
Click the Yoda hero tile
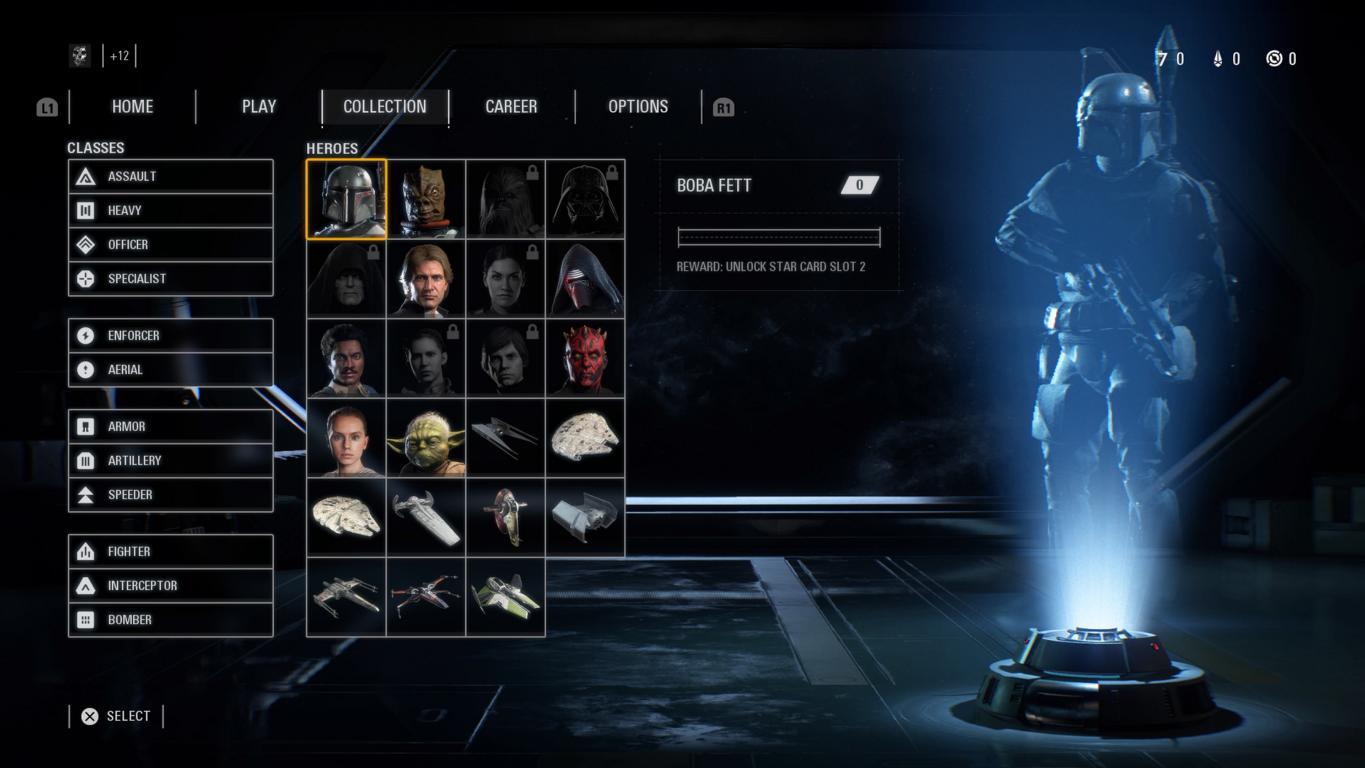coord(426,438)
